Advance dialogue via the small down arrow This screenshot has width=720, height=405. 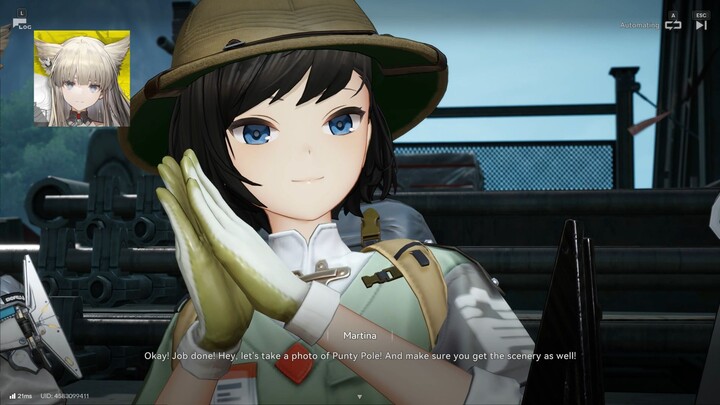359,397
